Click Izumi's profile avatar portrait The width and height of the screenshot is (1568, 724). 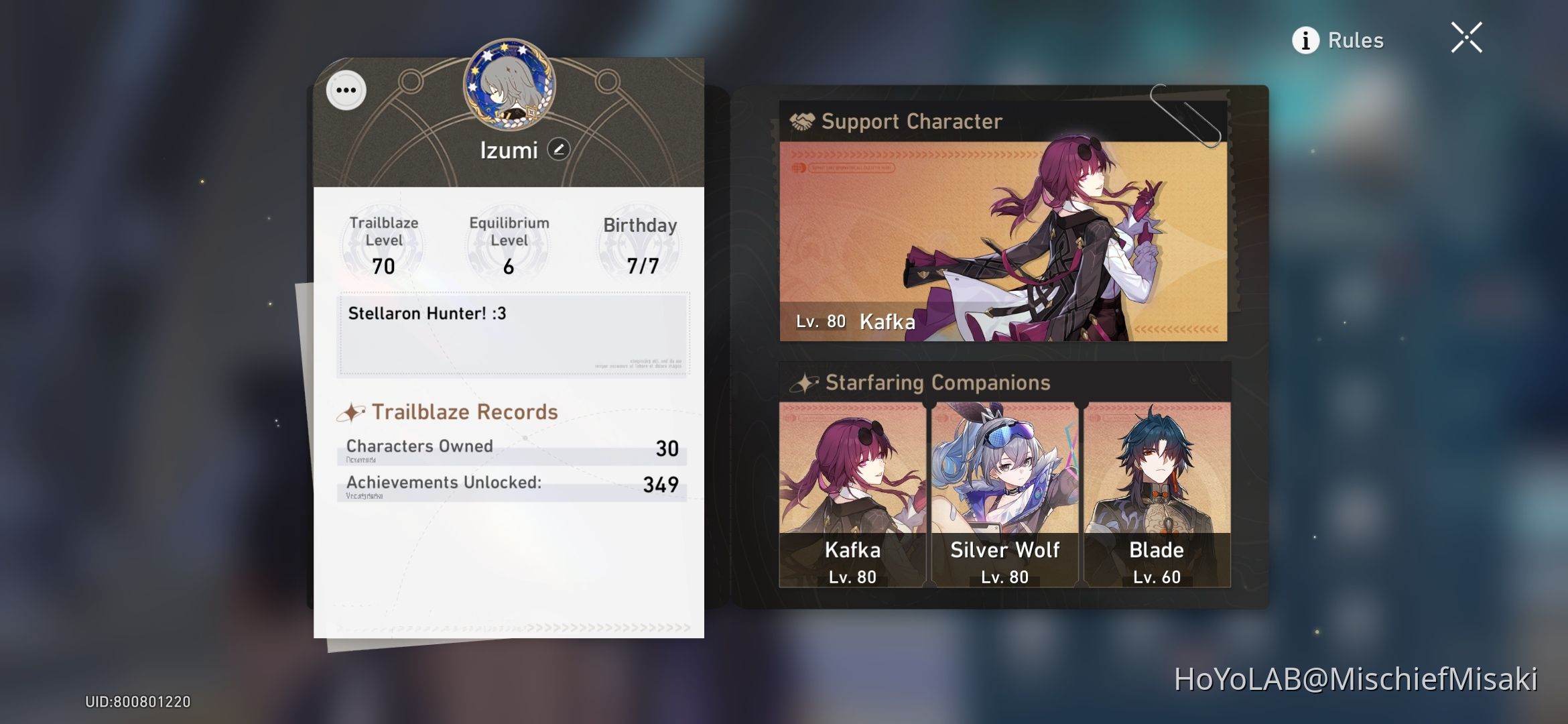tap(511, 87)
